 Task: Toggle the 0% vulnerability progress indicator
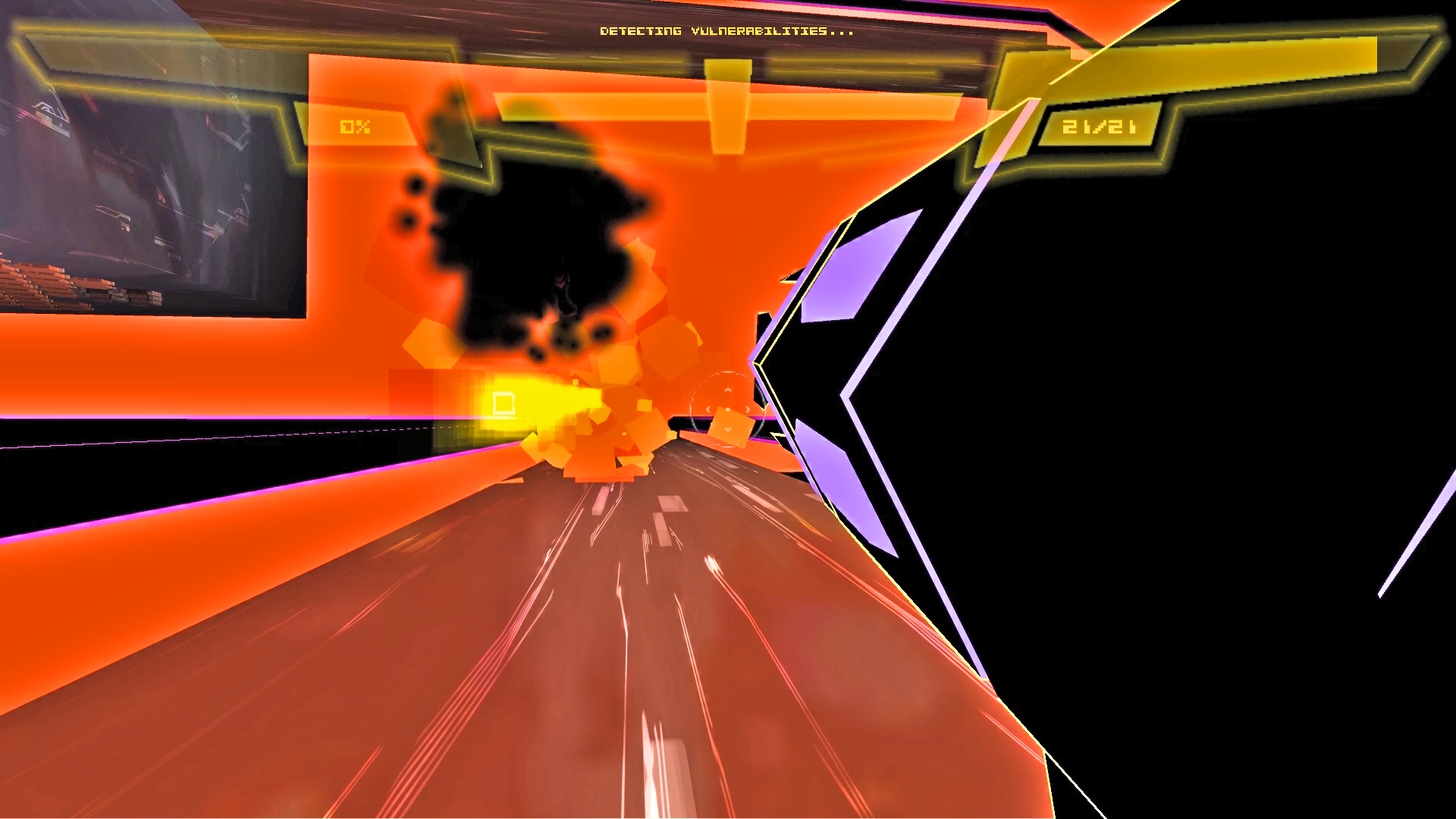pos(354,127)
